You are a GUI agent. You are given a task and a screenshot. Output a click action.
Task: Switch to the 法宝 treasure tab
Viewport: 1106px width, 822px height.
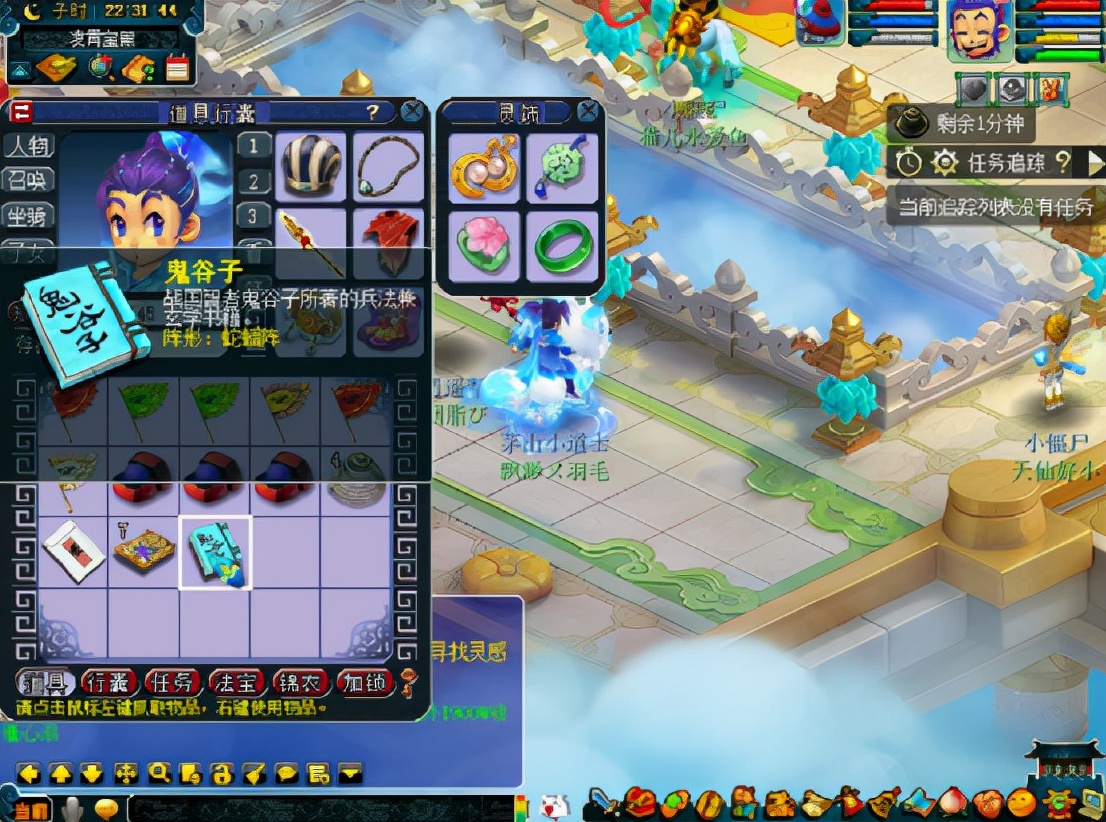coord(237,683)
